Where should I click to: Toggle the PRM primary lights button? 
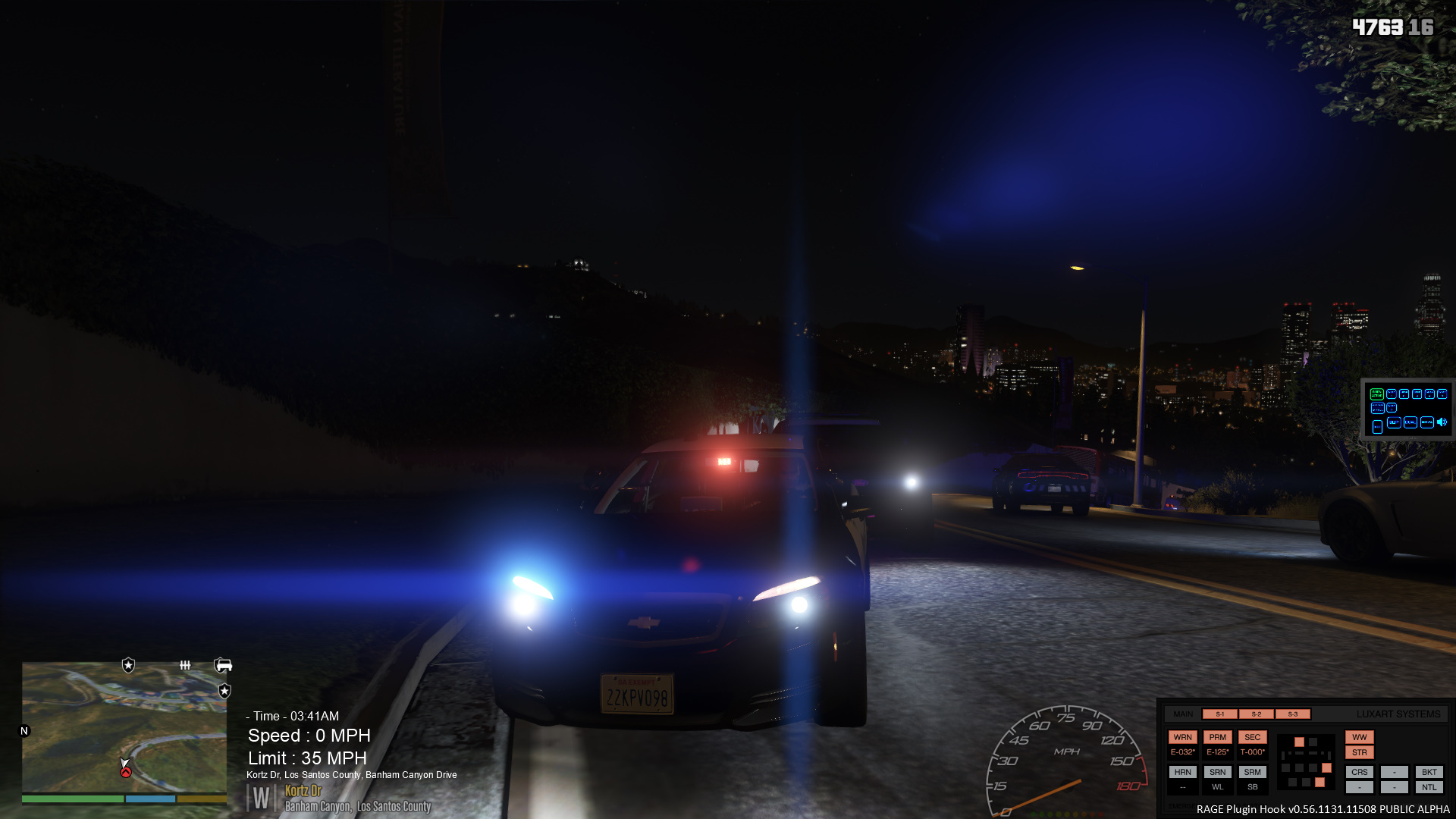1217,737
